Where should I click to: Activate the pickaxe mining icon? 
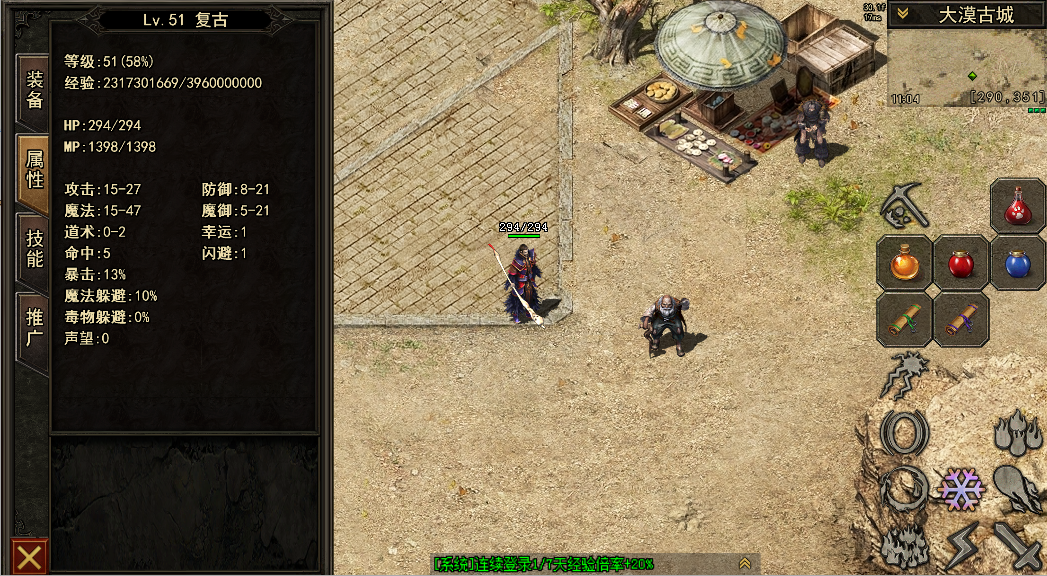pos(905,206)
